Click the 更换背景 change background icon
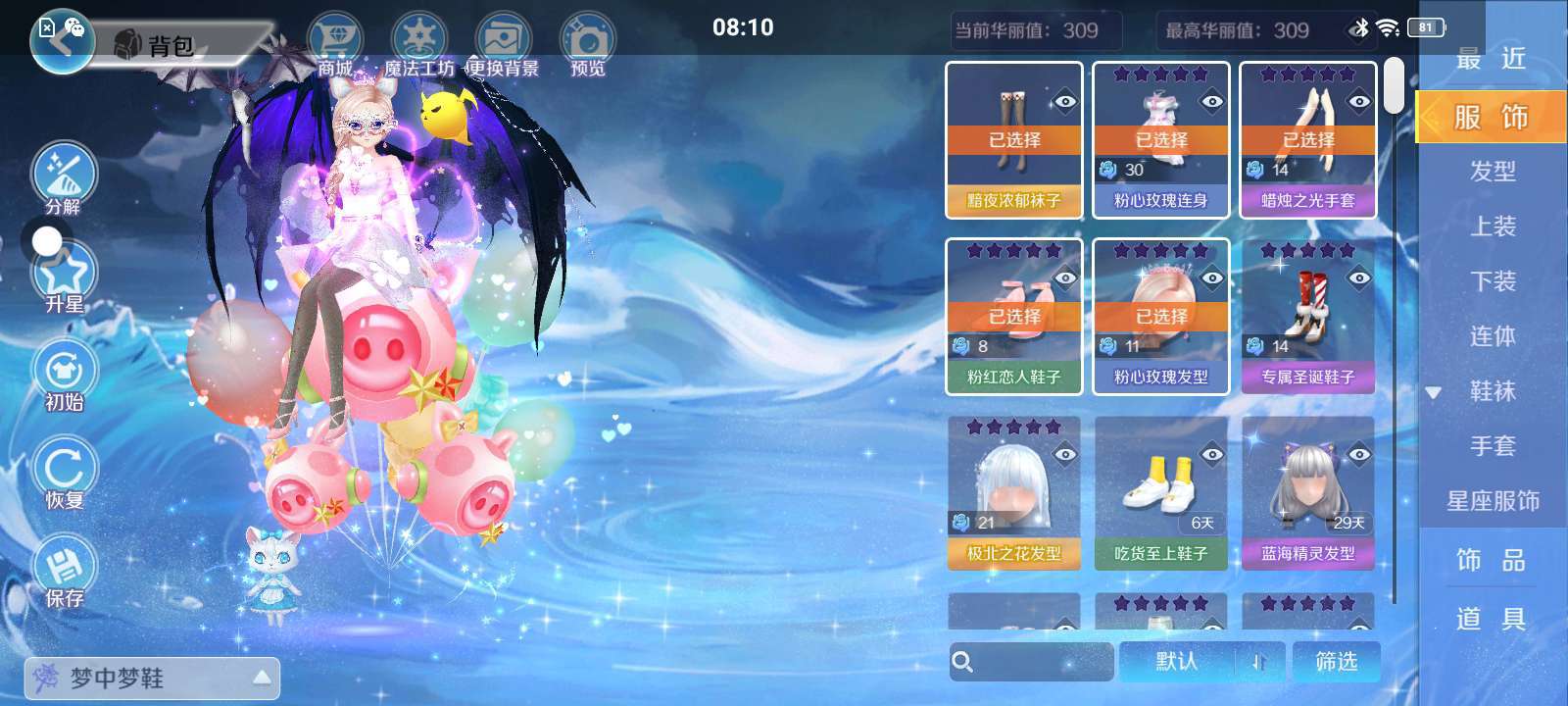 pyautogui.click(x=503, y=44)
